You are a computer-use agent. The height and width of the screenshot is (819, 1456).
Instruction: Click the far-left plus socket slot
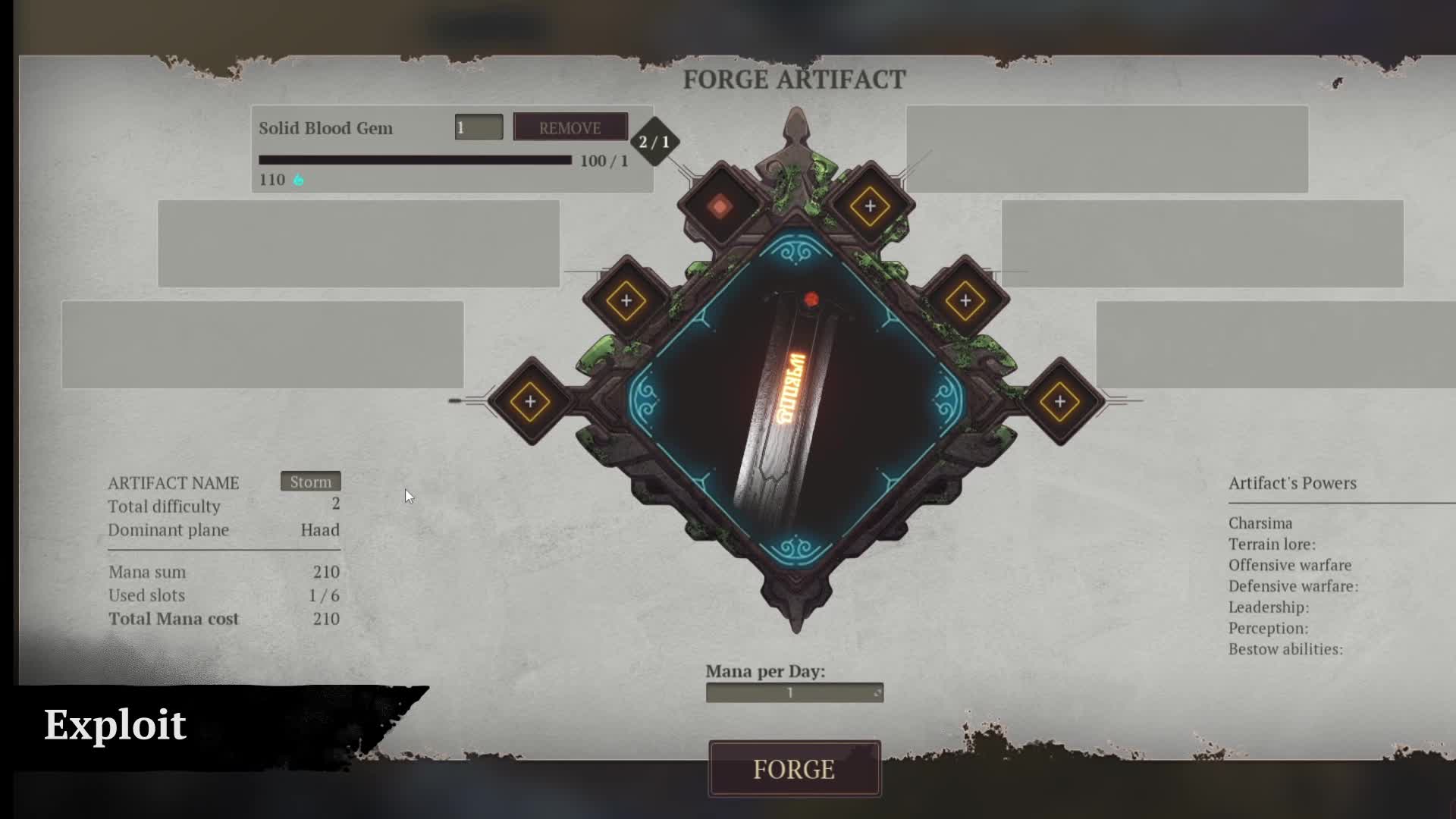(x=529, y=401)
